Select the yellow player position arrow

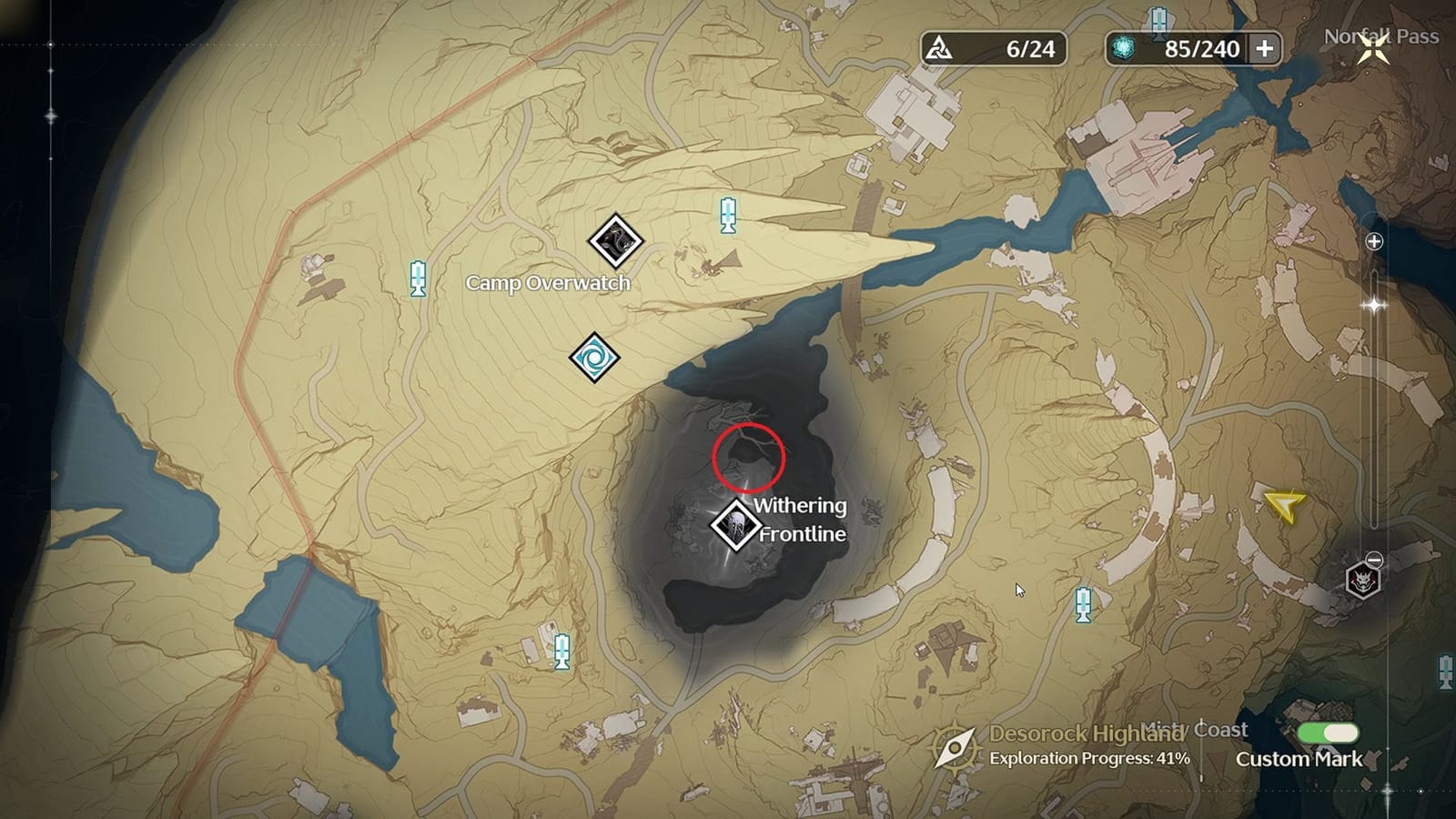[x=1278, y=505]
